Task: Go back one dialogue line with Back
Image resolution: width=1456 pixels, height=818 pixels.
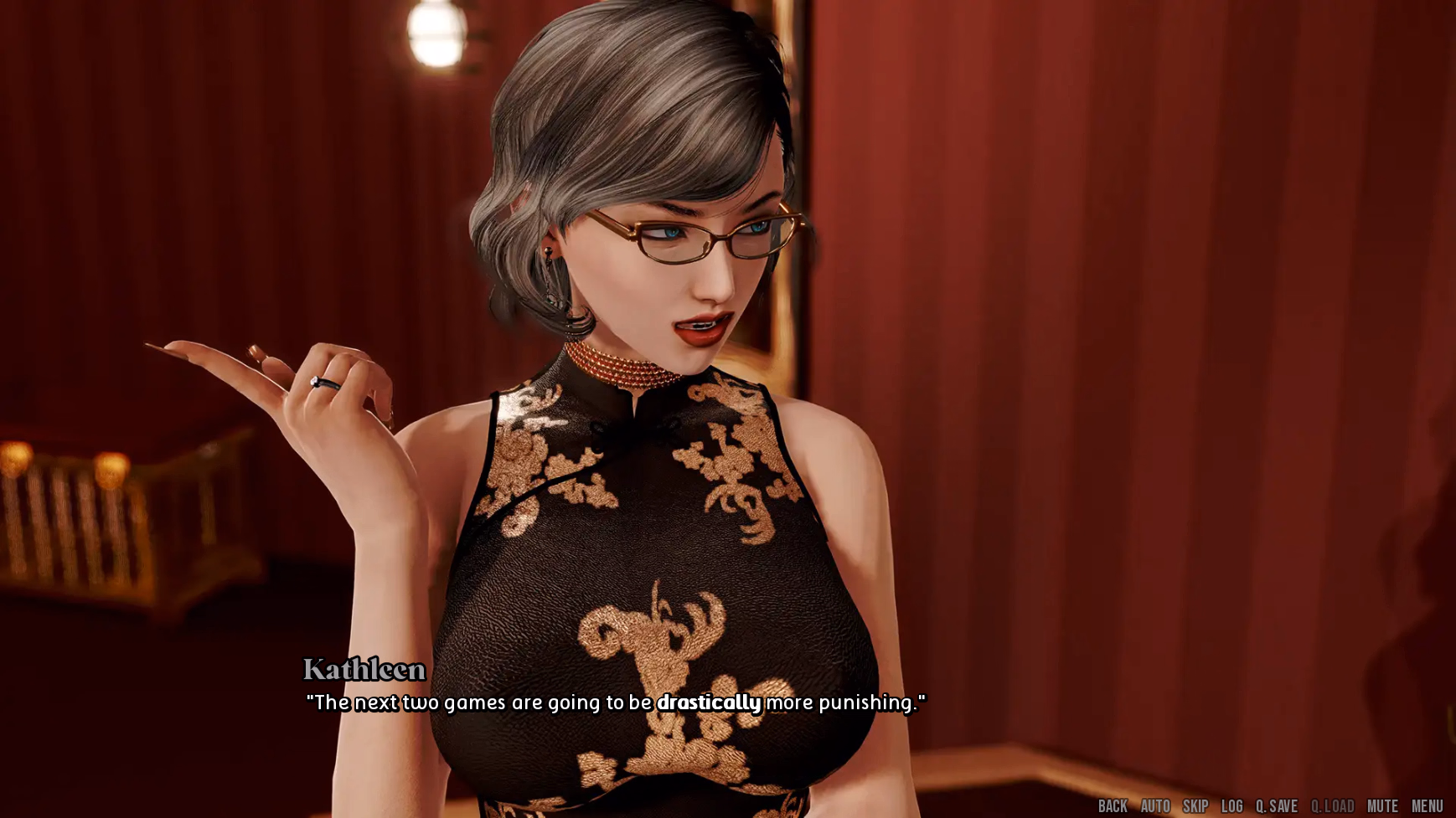Action: click(x=1113, y=806)
